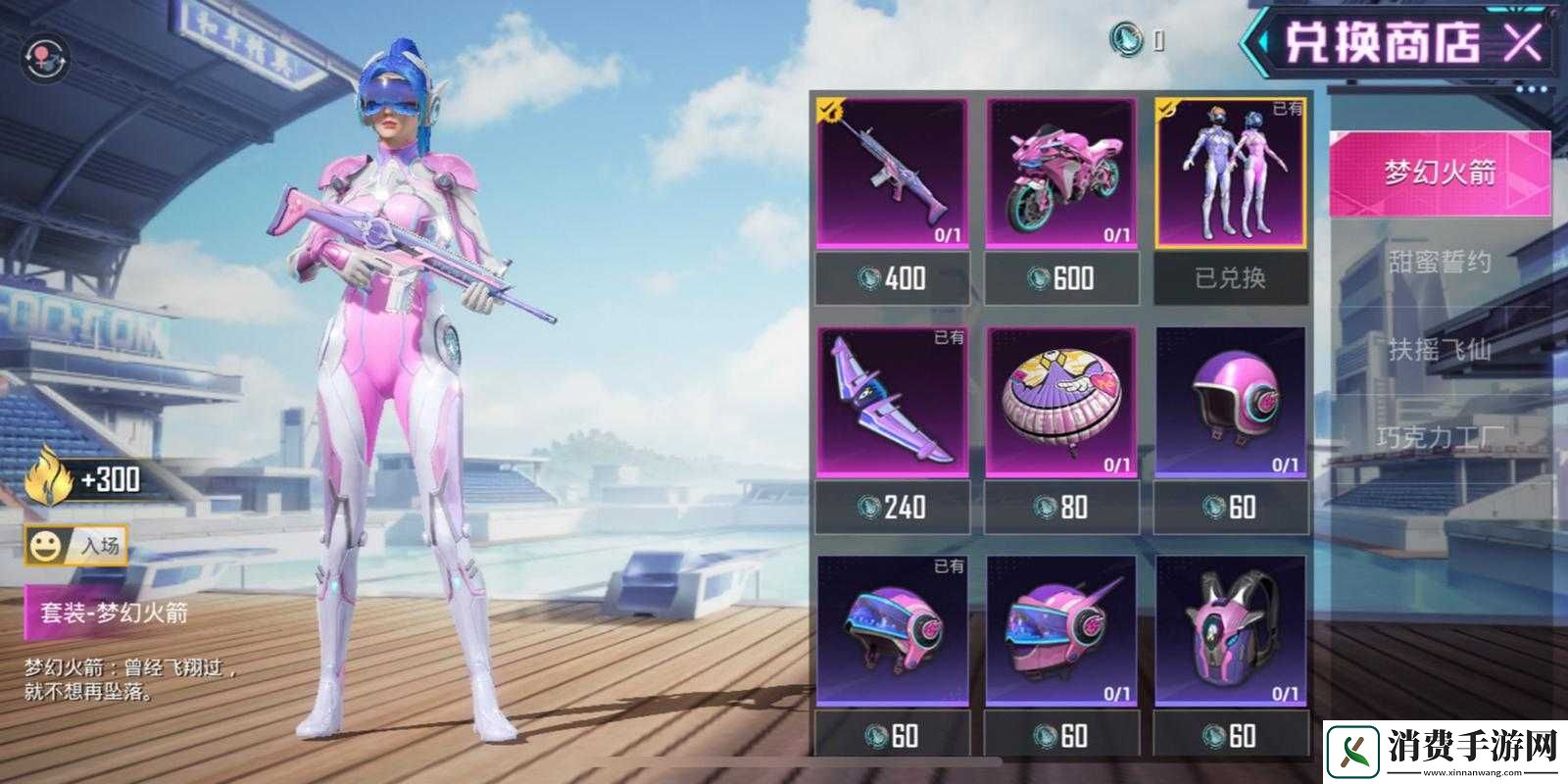Click the 入场 entrance emote button
Screen dimensions: 1568x784
(76, 546)
